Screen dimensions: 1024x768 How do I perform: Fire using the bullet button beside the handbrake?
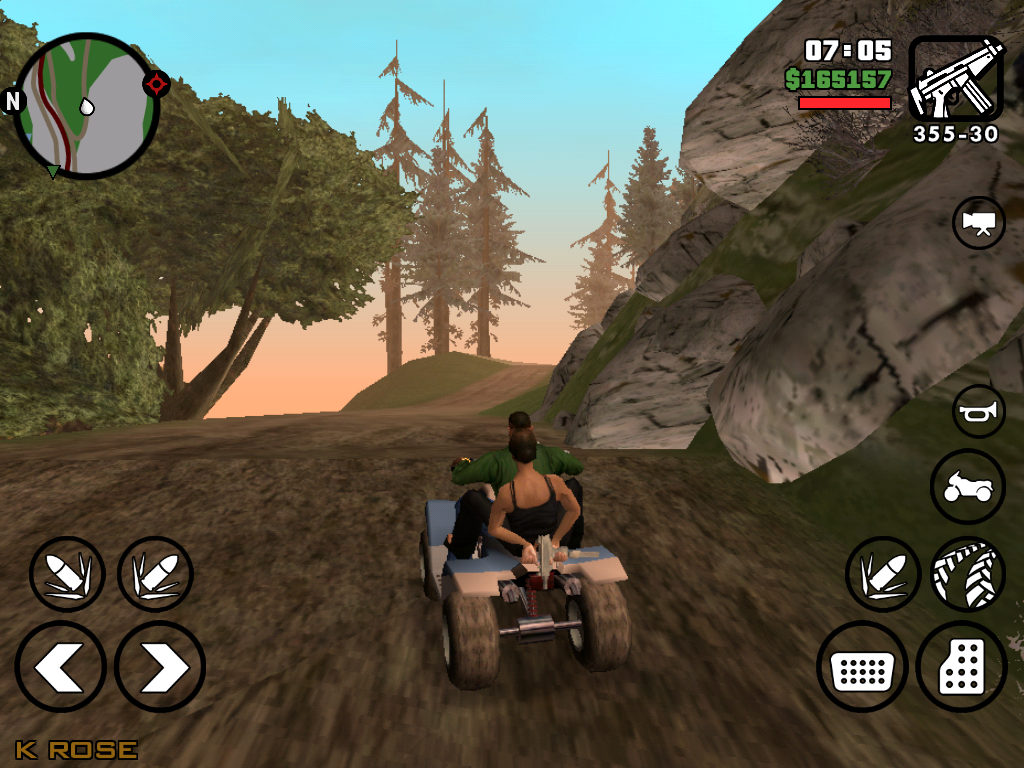[883, 574]
